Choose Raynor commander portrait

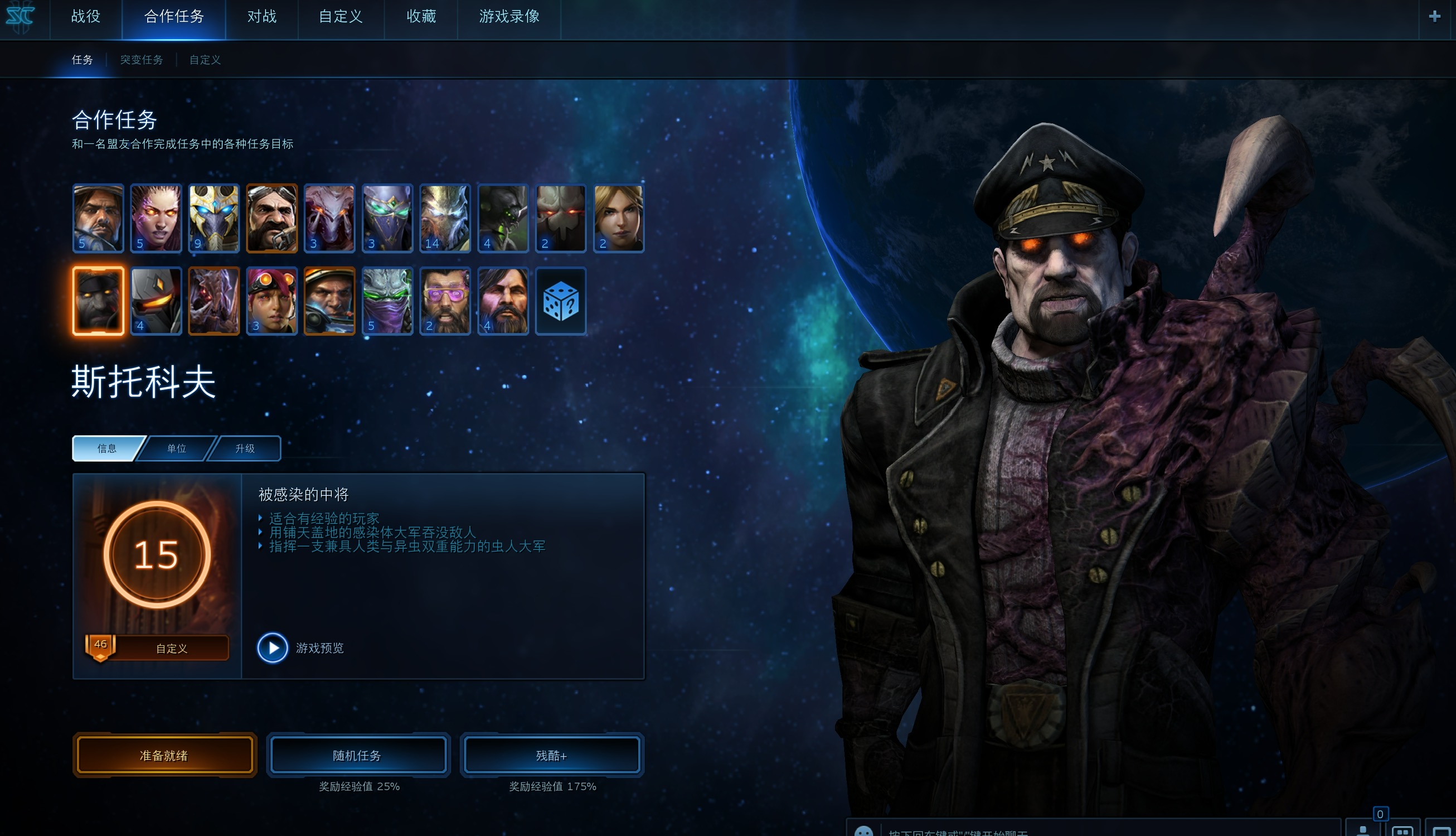point(98,218)
